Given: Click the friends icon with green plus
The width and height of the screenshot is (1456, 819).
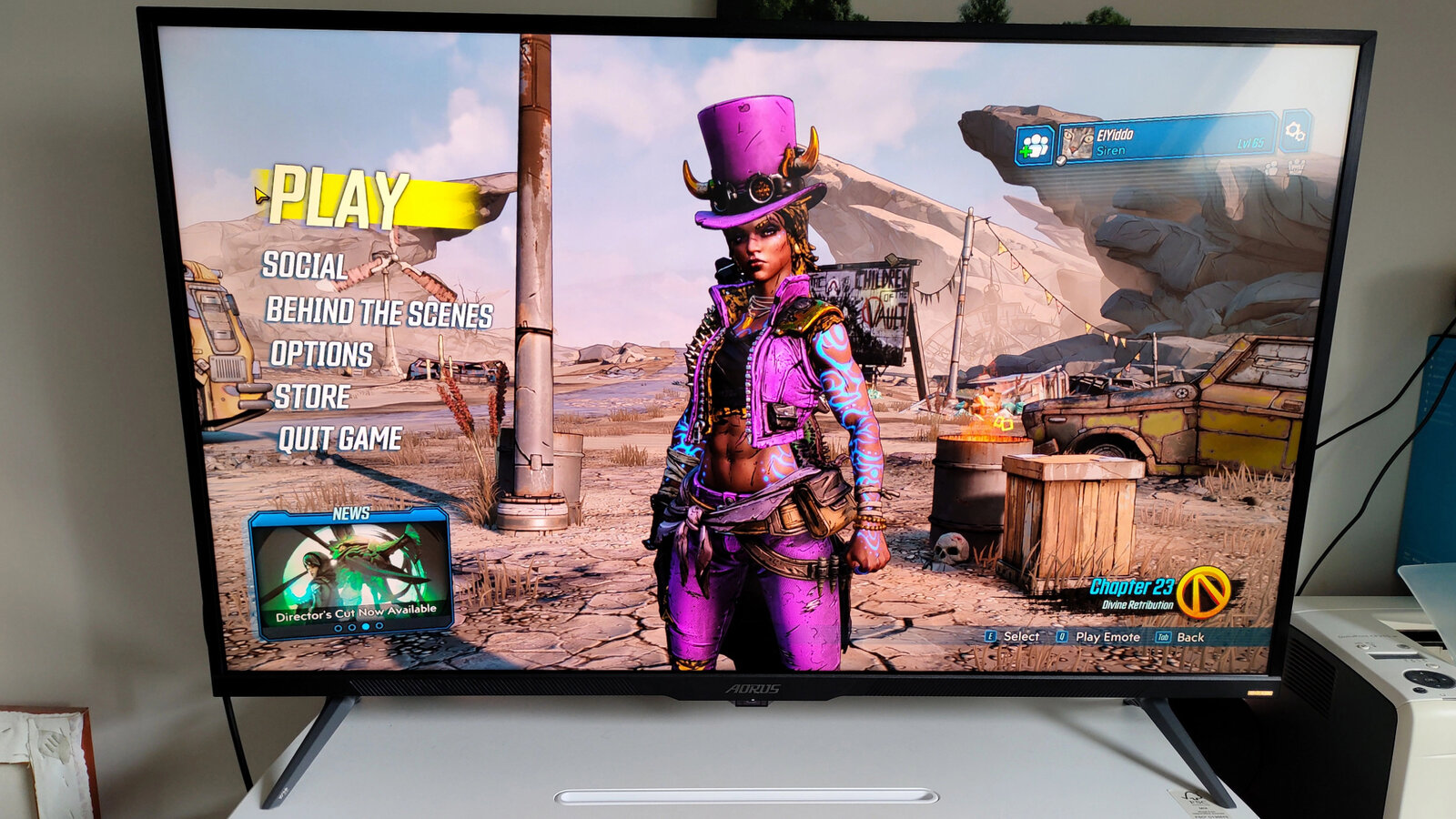Looking at the screenshot, I should tap(1035, 146).
